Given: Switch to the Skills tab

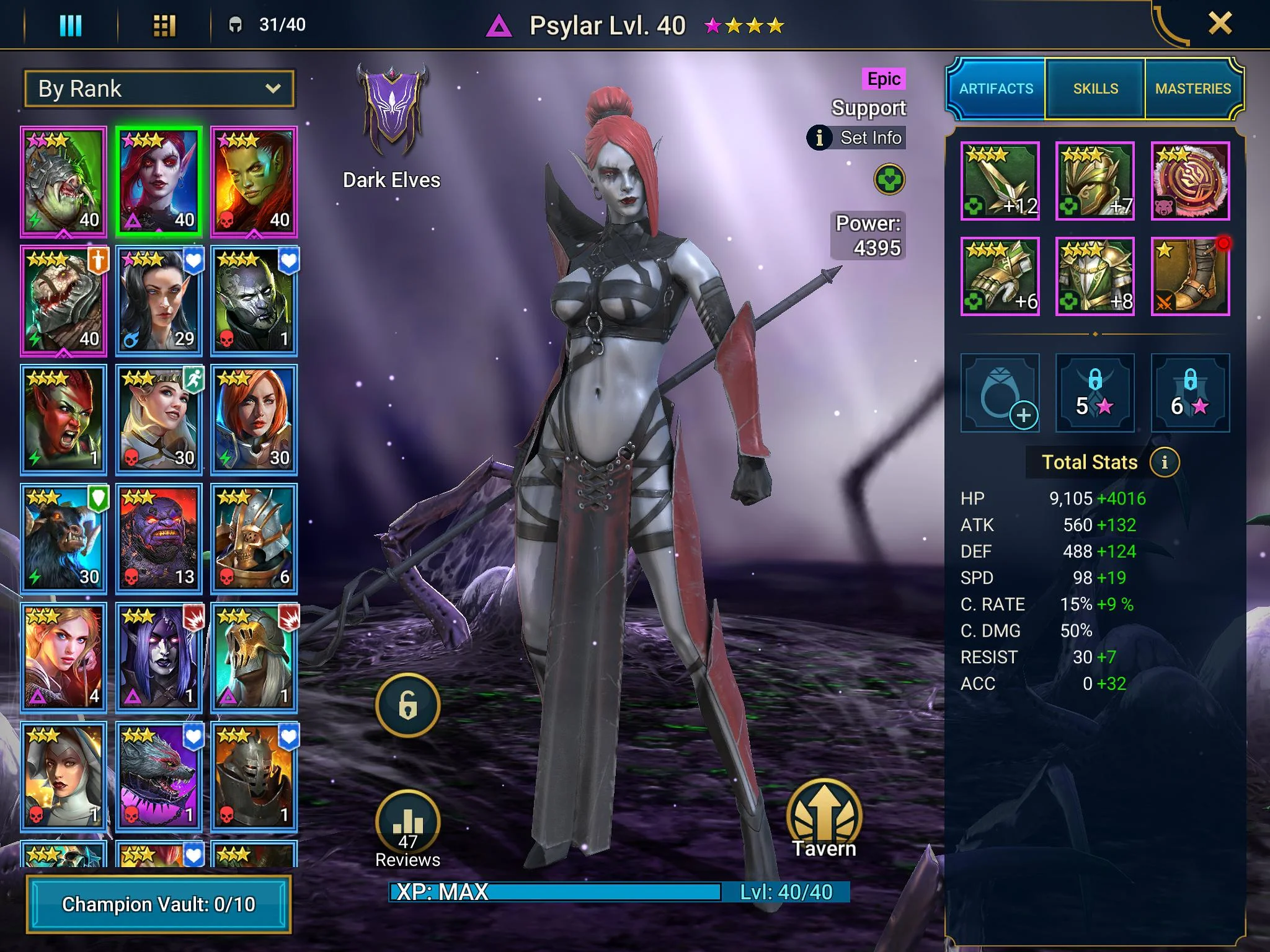Looking at the screenshot, I should [x=1095, y=89].
